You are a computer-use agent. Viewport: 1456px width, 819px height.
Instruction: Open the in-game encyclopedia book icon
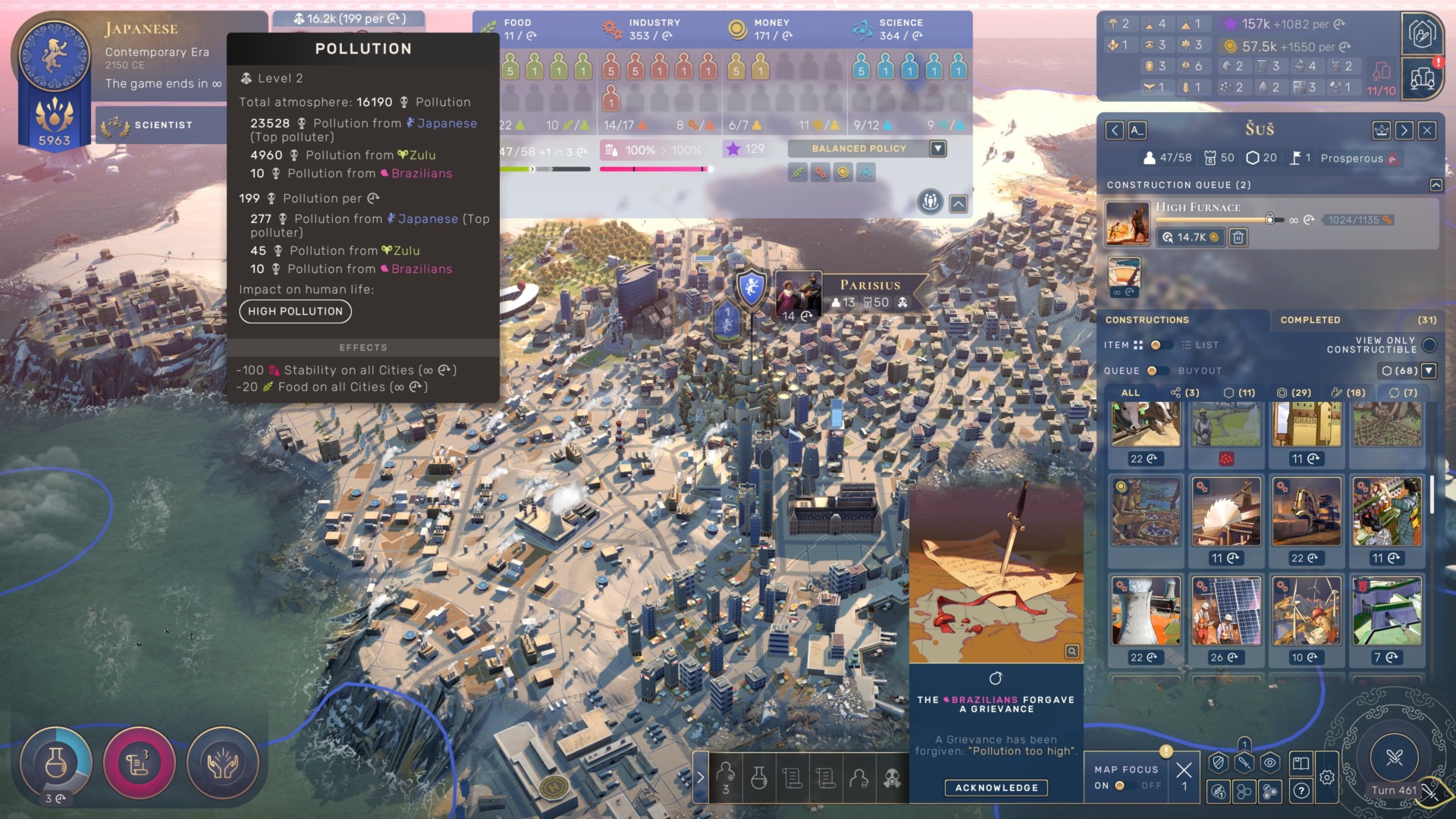[x=1302, y=762]
